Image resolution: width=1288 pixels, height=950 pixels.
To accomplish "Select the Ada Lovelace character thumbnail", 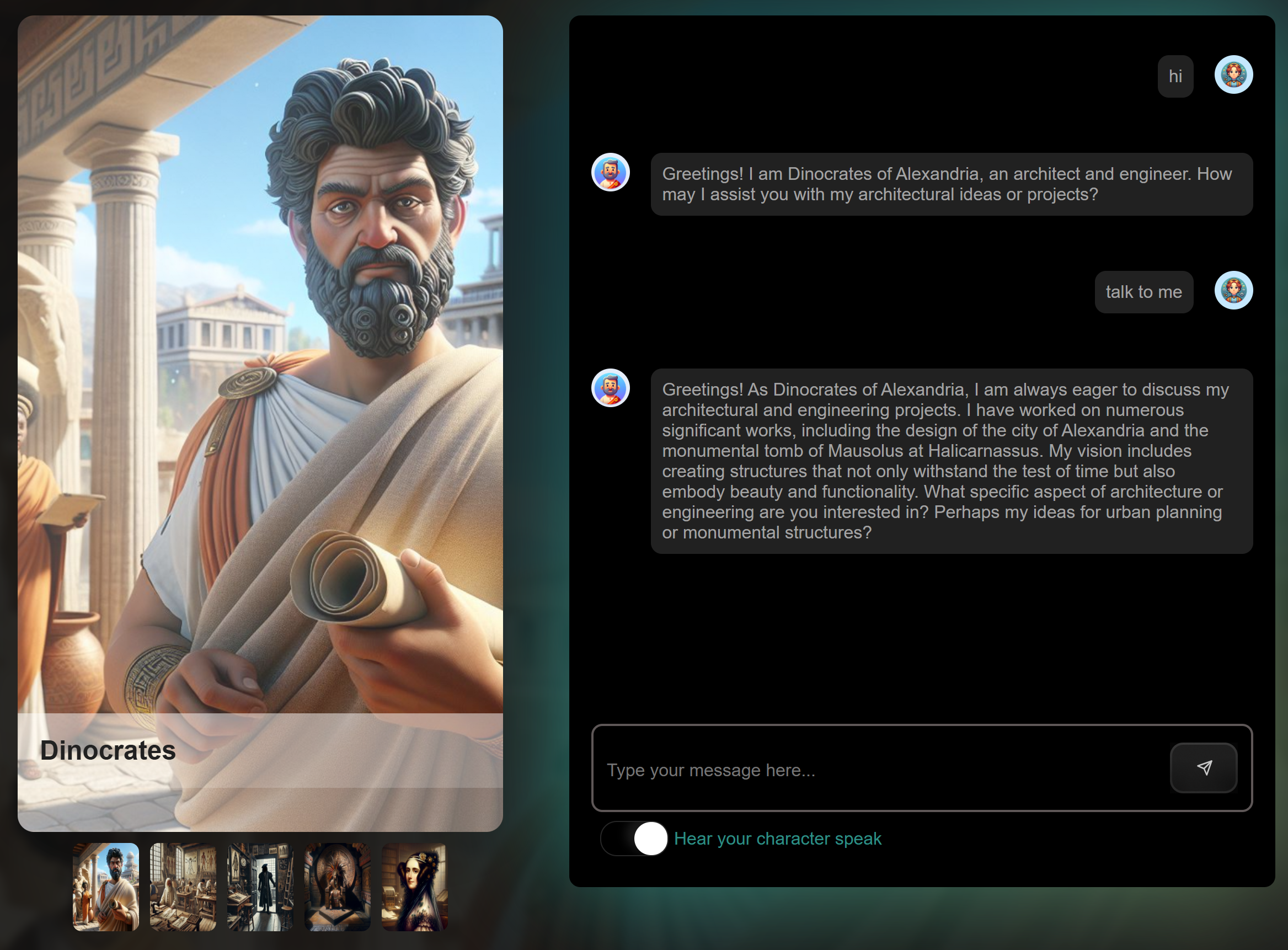I will 414,888.
